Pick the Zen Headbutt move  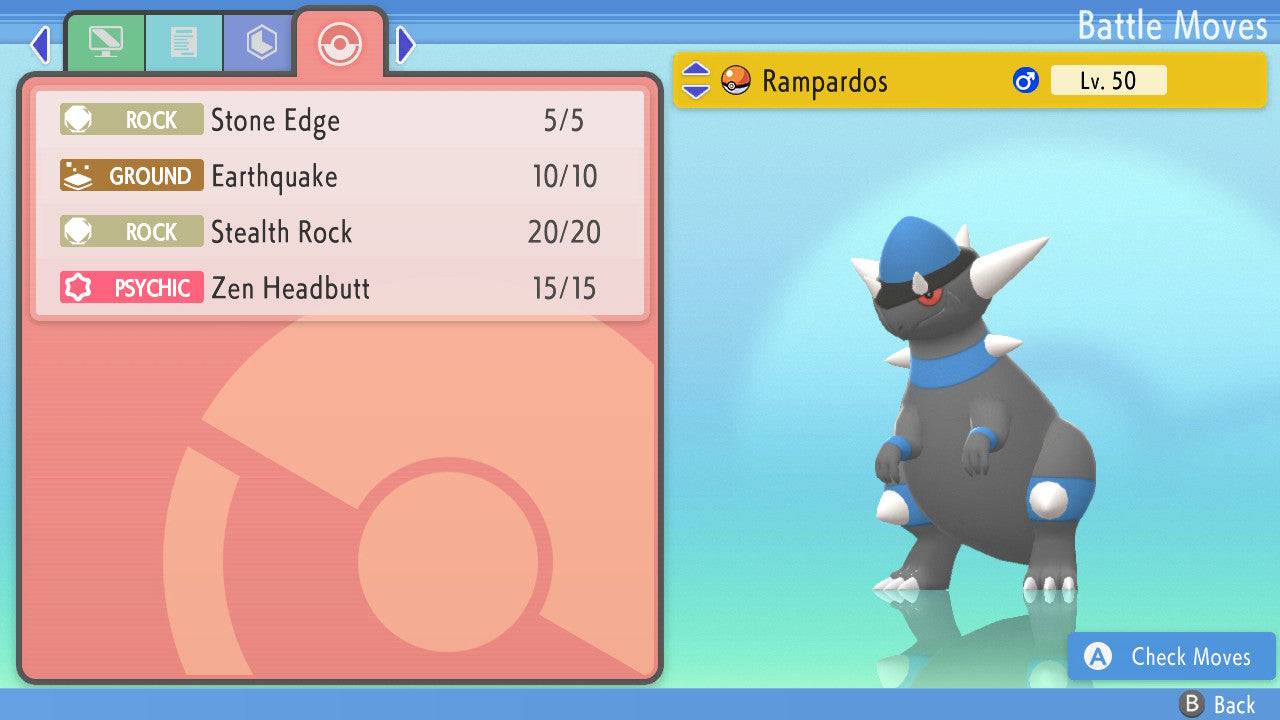pyautogui.click(x=340, y=289)
